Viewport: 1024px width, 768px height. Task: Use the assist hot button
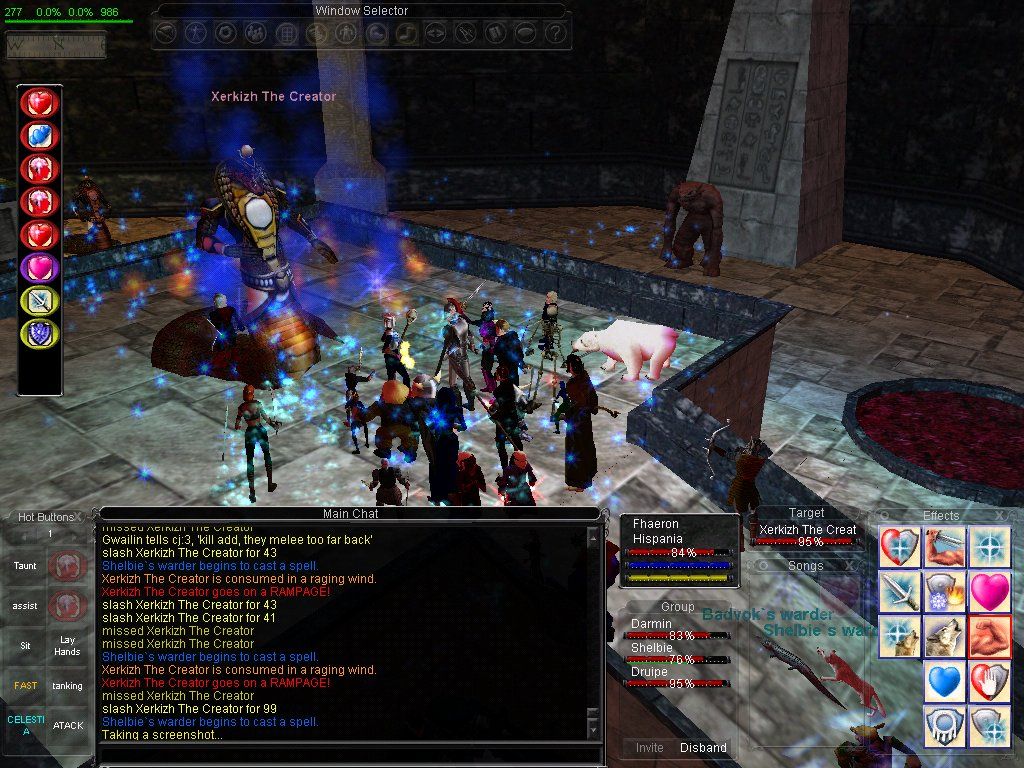coord(25,606)
